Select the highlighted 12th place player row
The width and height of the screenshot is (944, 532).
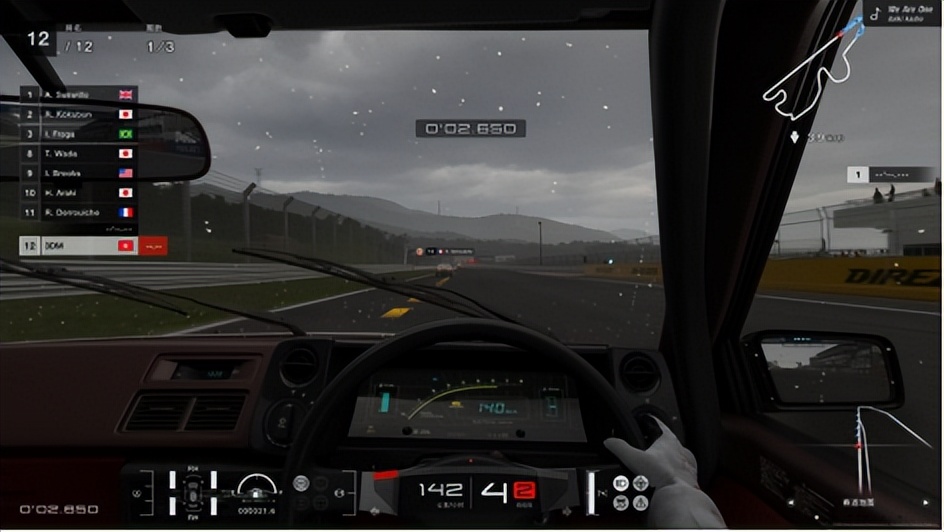point(78,245)
